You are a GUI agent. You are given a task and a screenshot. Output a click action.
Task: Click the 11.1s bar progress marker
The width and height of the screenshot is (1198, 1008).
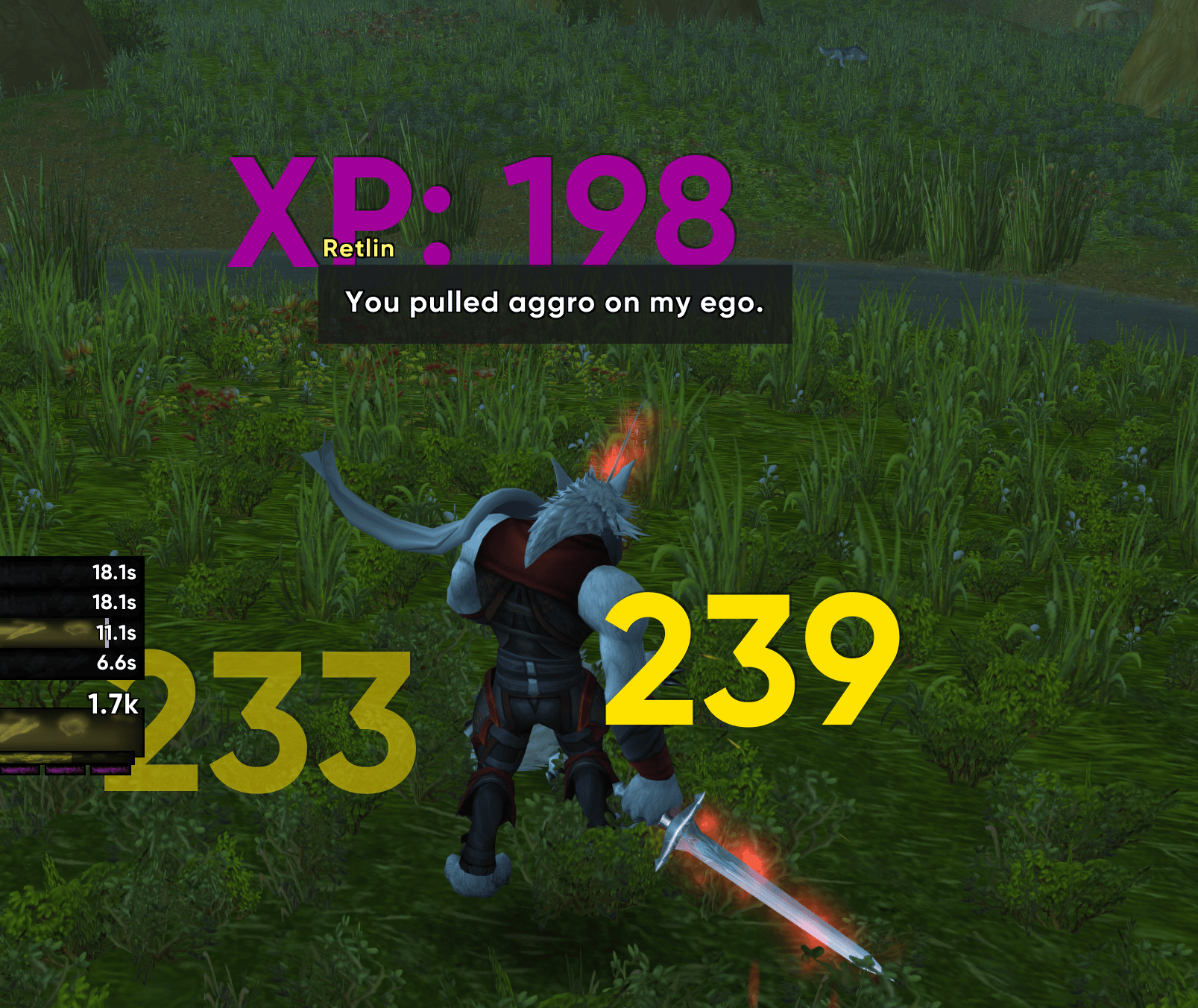[107, 632]
